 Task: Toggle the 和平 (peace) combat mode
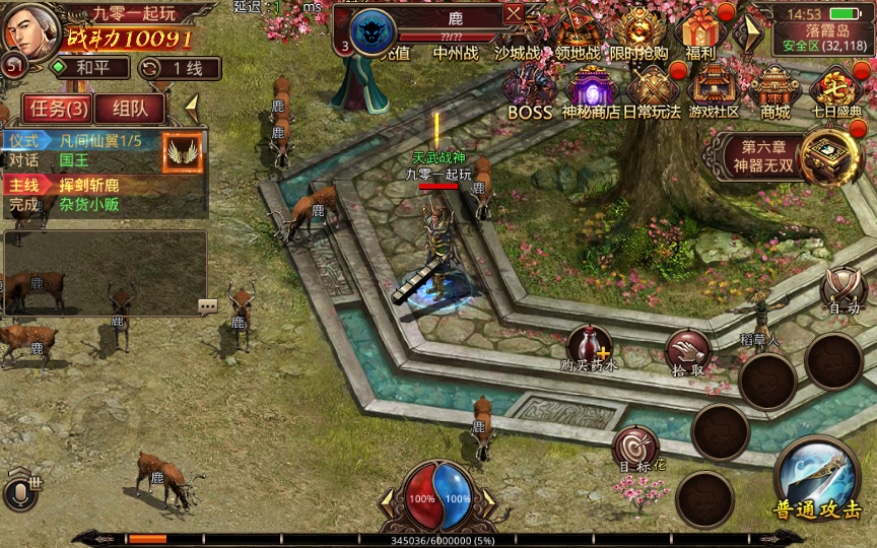tap(91, 68)
